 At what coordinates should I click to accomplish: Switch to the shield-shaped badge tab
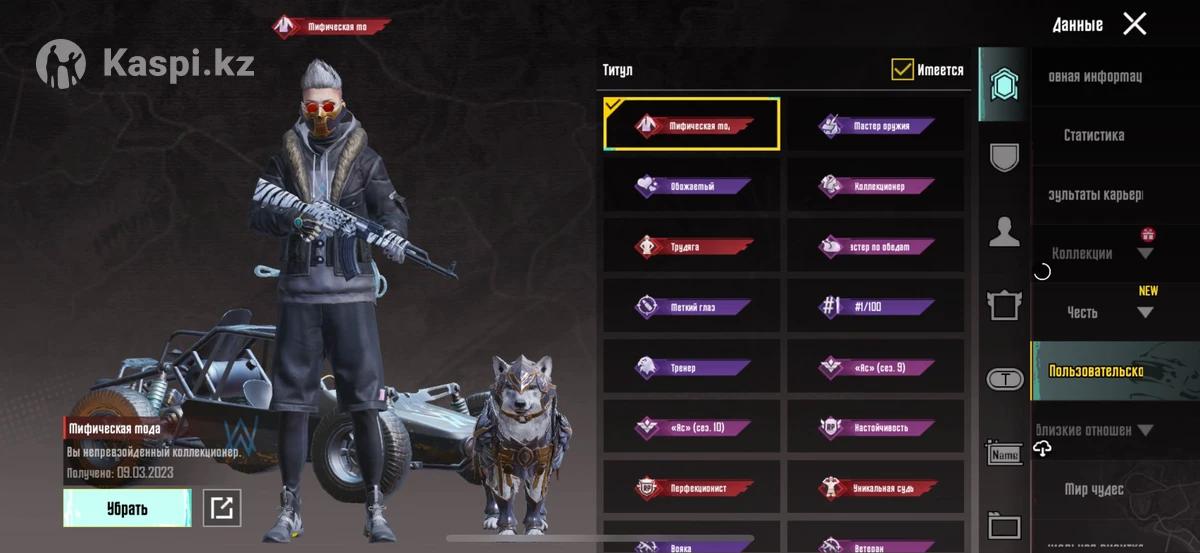tap(1003, 157)
